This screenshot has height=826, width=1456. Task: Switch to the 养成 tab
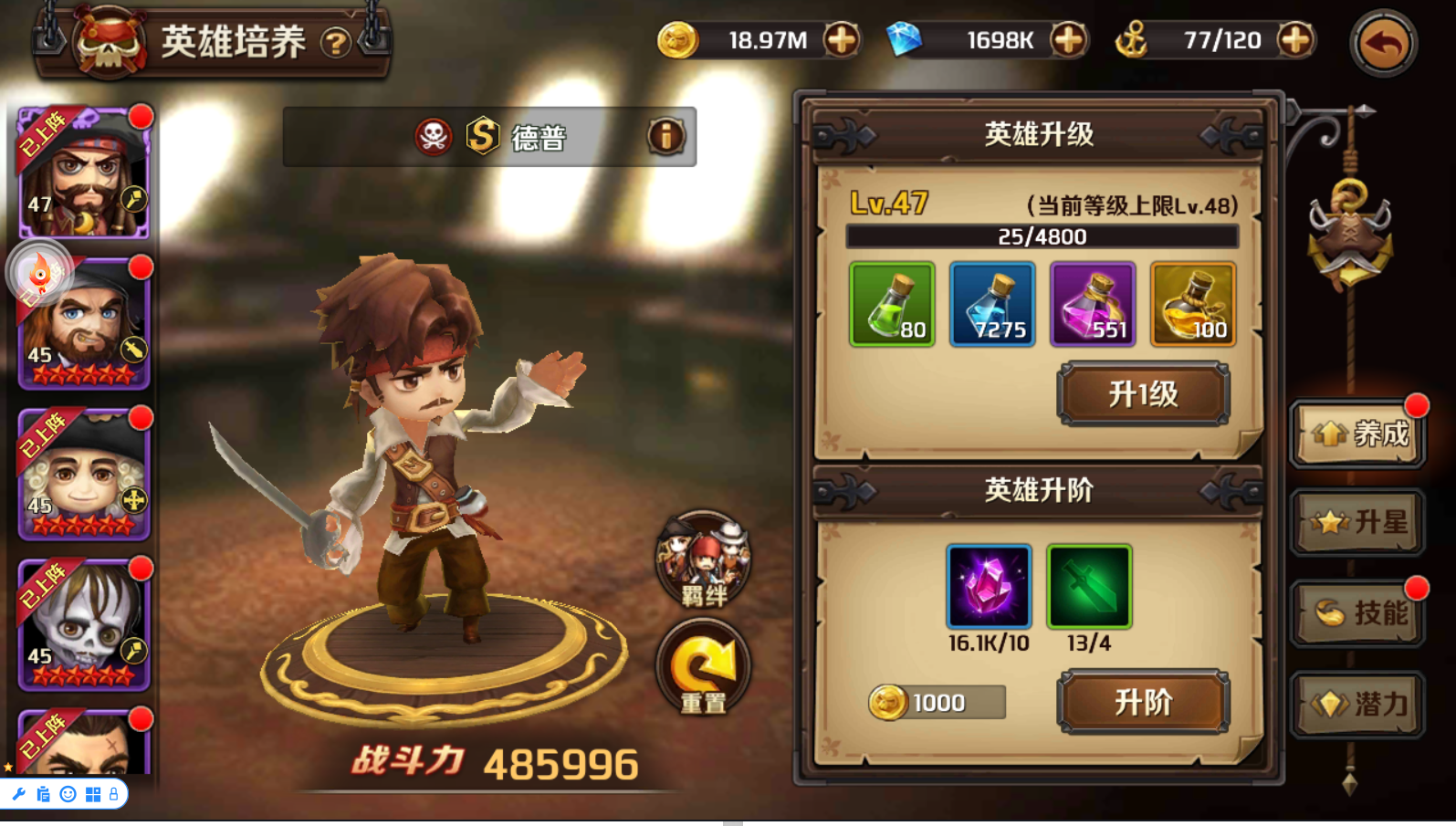coord(1358,434)
